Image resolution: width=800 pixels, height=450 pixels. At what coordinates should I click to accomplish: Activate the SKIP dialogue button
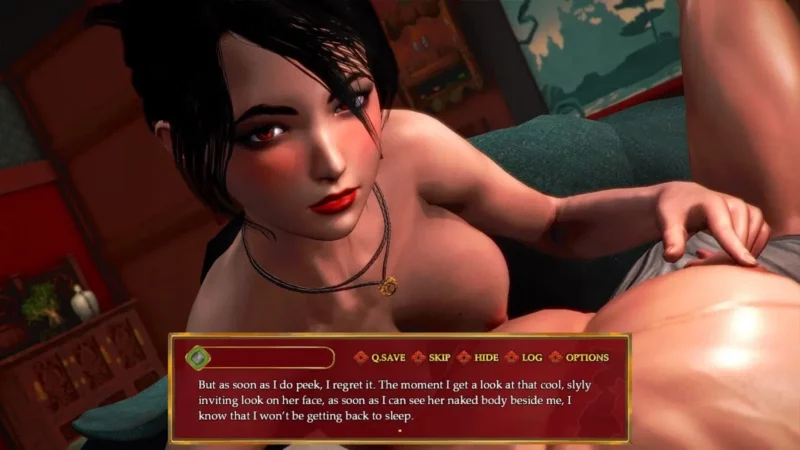(439, 357)
